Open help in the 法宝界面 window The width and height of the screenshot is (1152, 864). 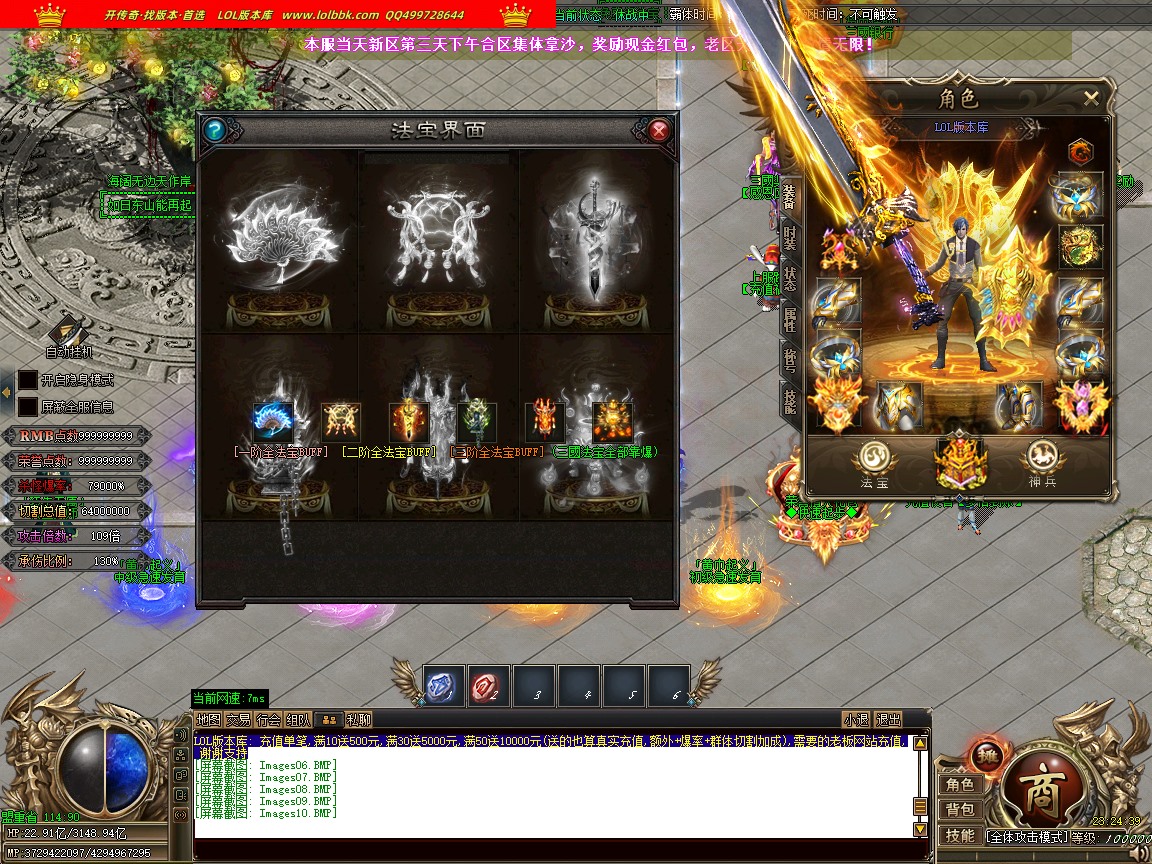pyautogui.click(x=214, y=131)
